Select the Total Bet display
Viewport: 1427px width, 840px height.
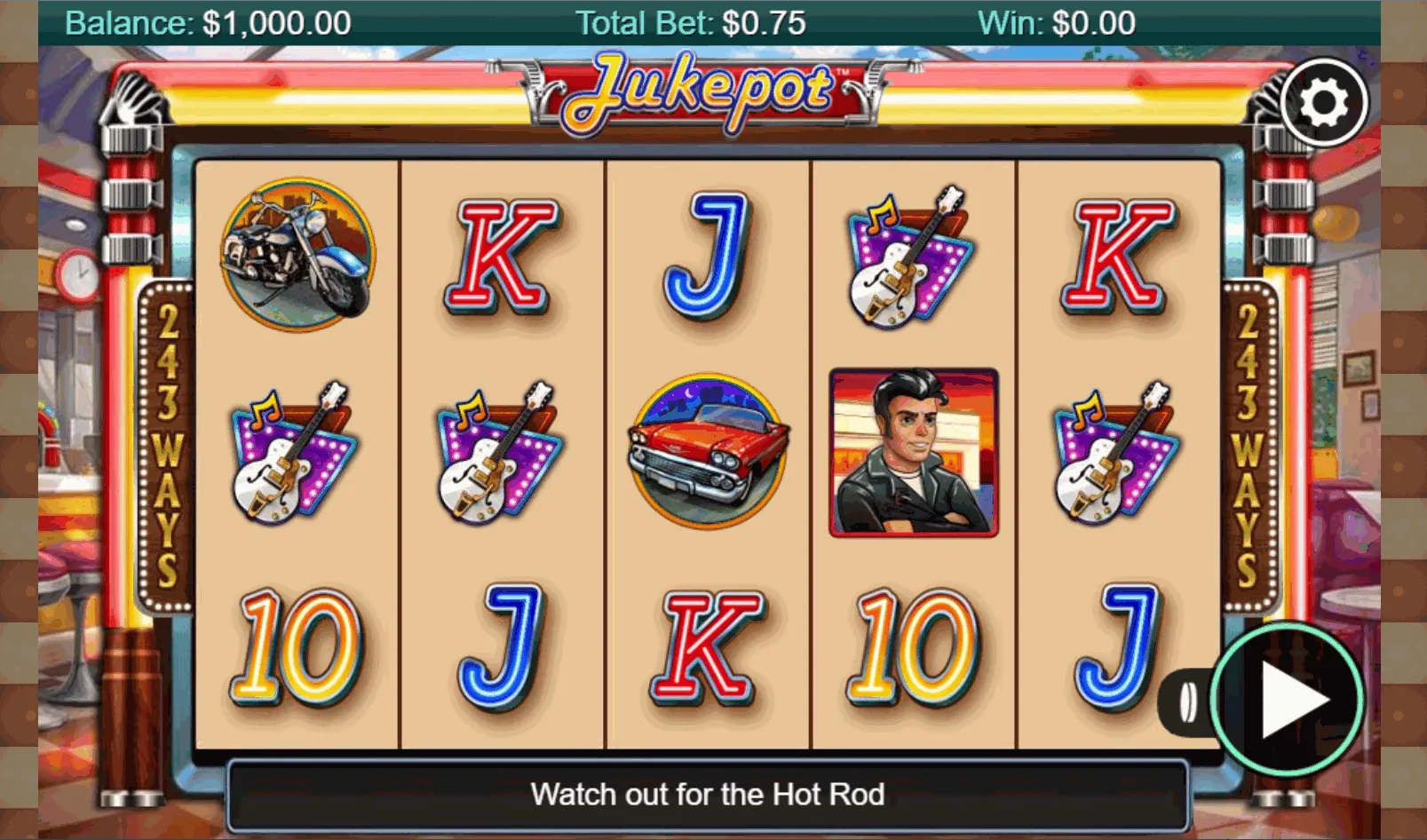point(689,21)
